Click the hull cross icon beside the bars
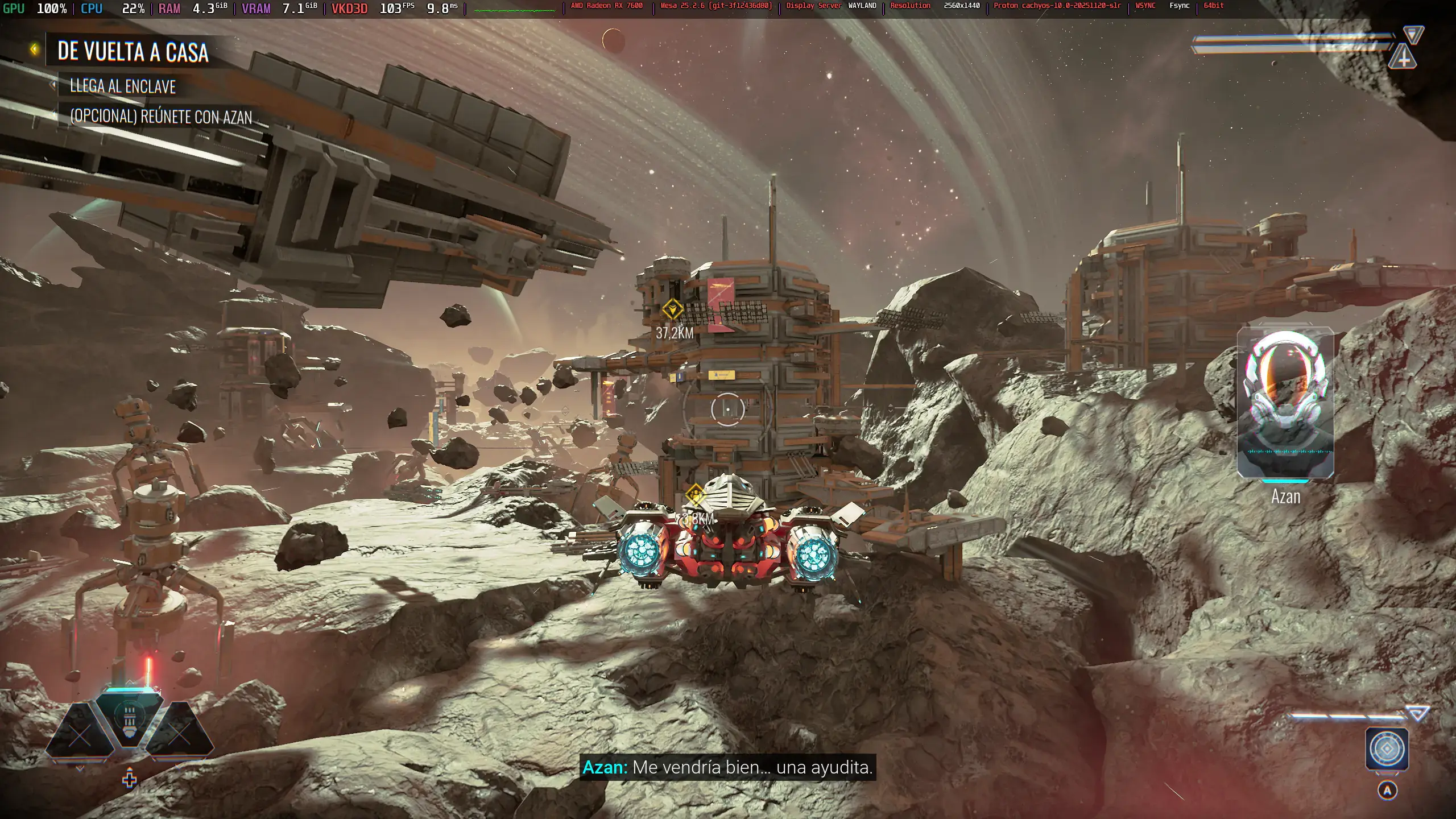The width and height of the screenshot is (1456, 819). [1403, 57]
